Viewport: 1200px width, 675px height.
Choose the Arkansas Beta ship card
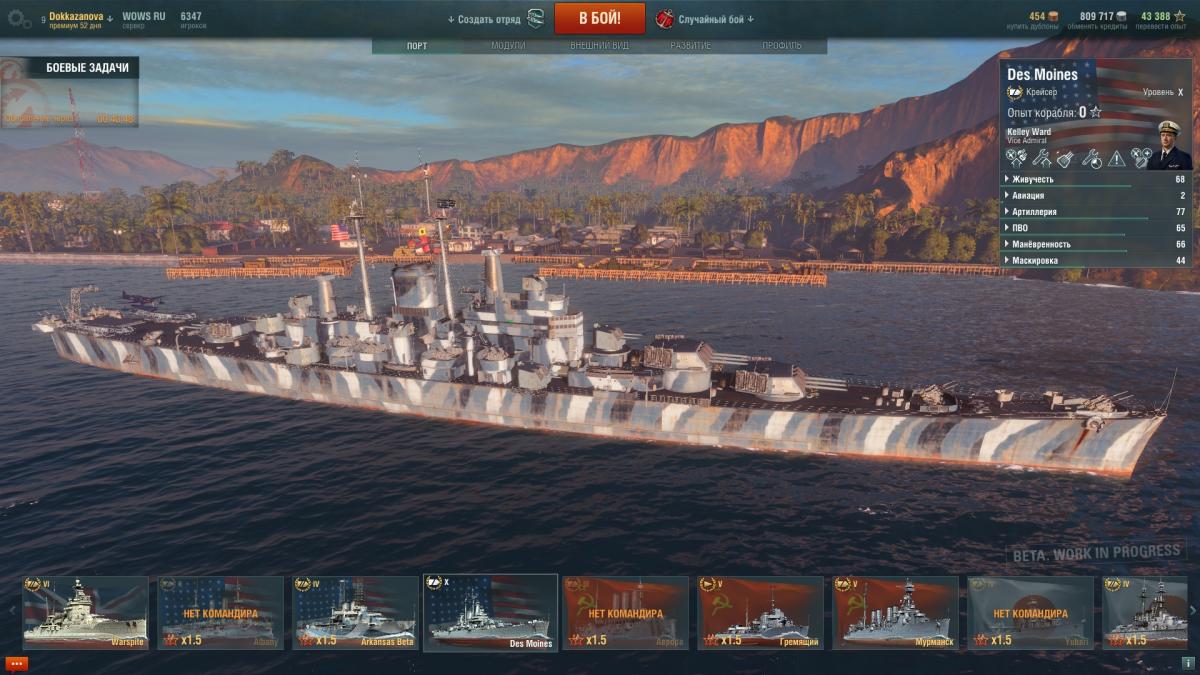point(355,612)
